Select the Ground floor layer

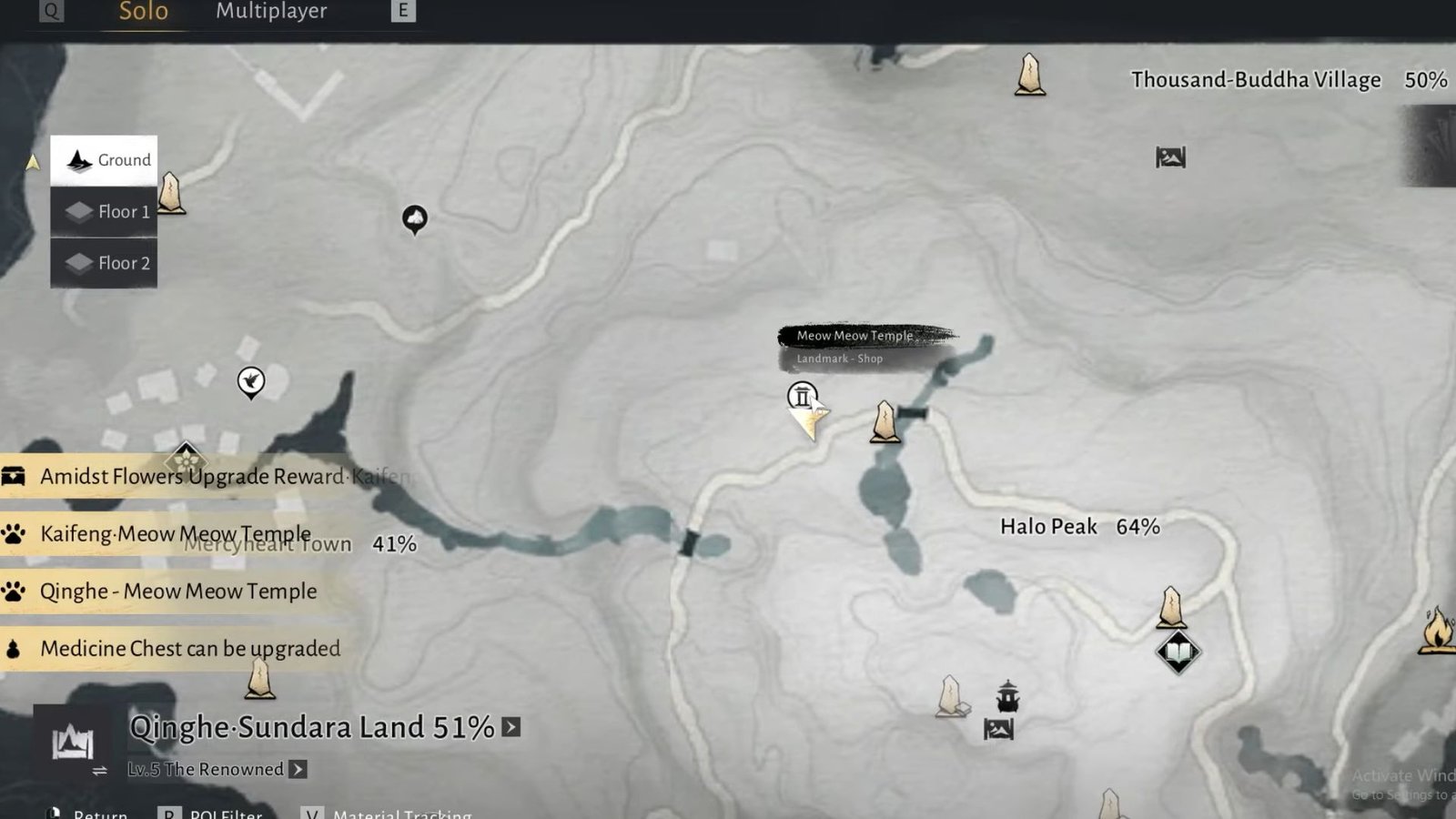point(104,160)
